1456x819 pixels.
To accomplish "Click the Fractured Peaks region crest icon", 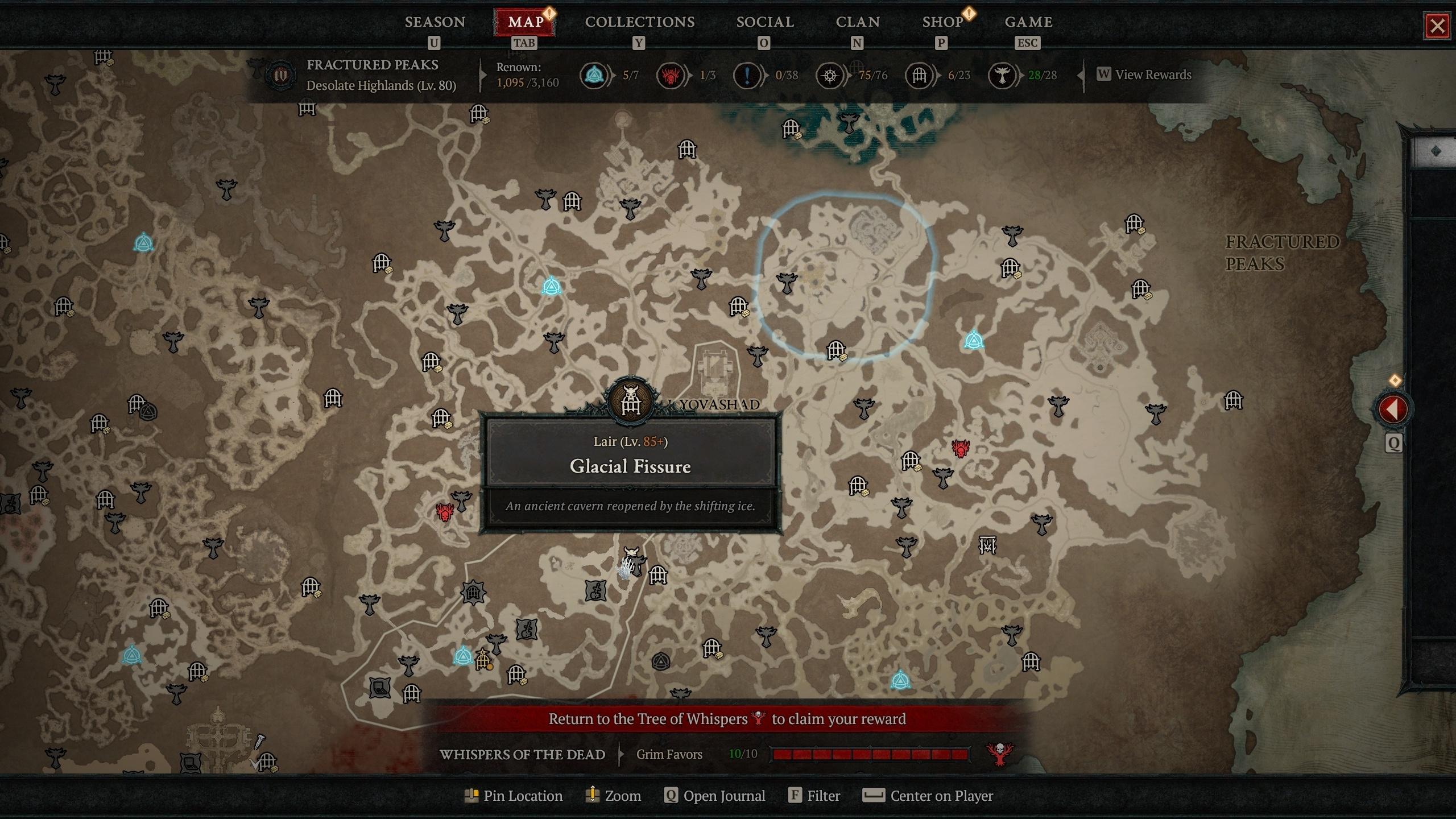I will 280,74.
